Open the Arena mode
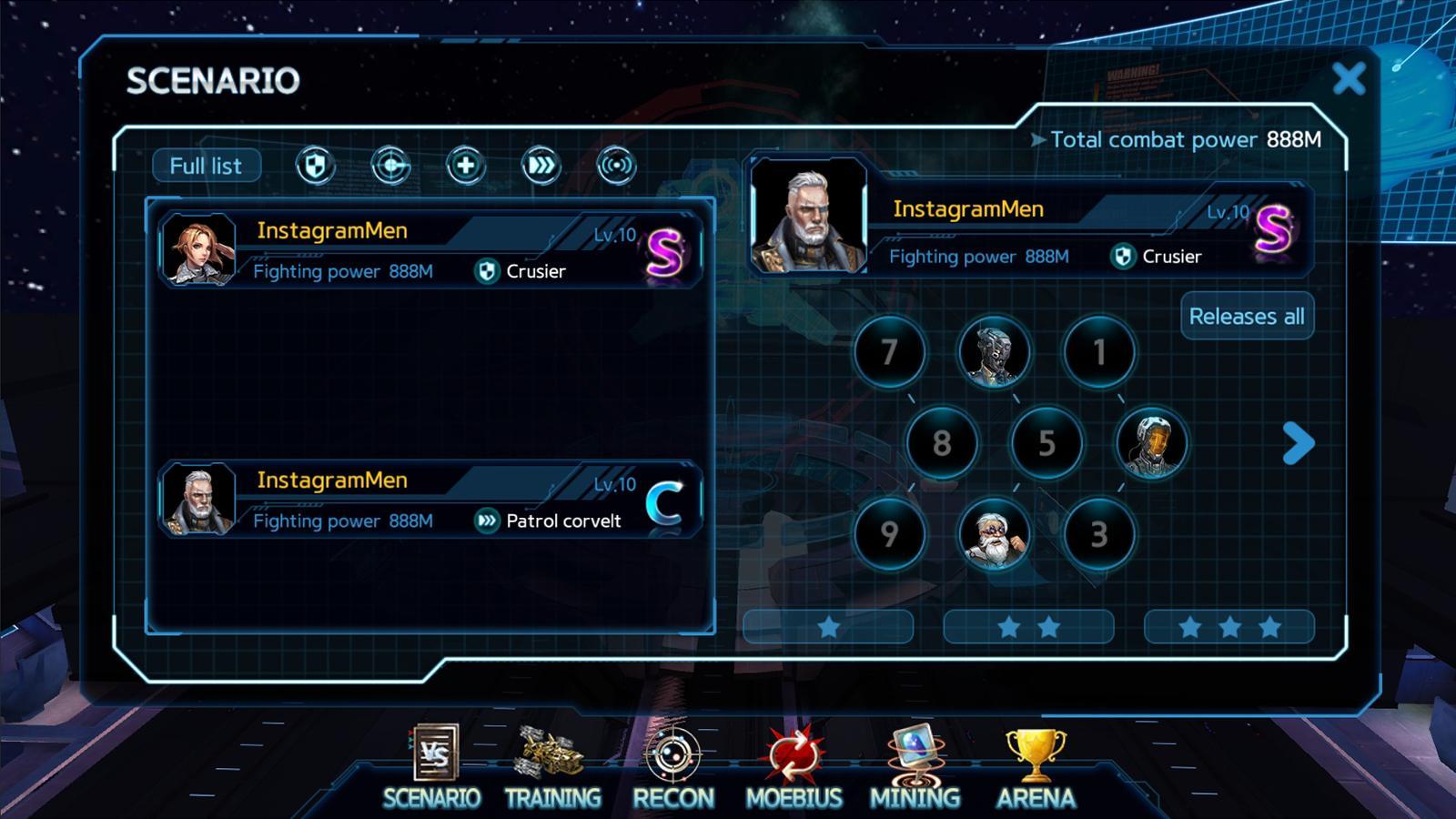Viewport: 1456px width, 819px height. (x=1036, y=769)
